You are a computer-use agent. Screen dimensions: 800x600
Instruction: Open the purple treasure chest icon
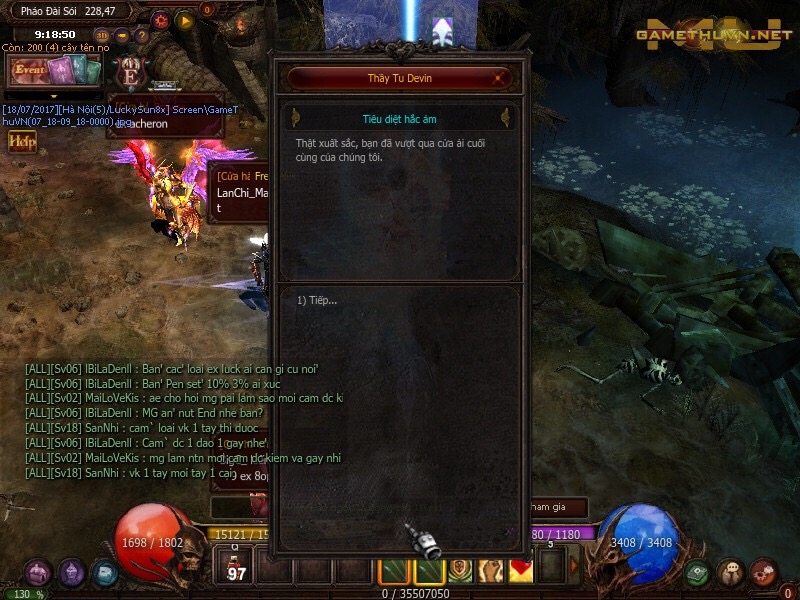point(38,573)
